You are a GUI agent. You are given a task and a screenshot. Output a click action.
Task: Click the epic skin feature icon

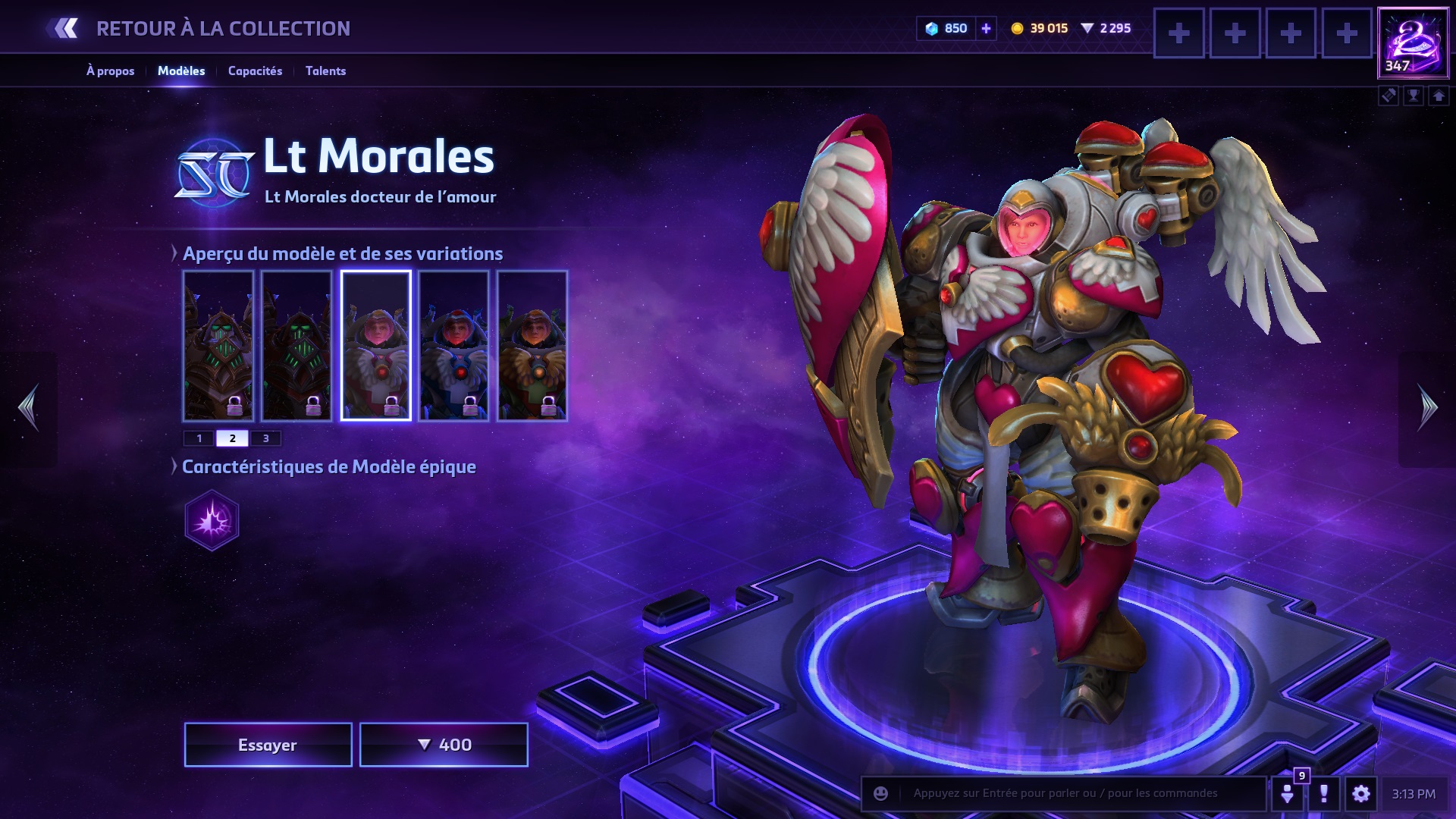point(212,520)
